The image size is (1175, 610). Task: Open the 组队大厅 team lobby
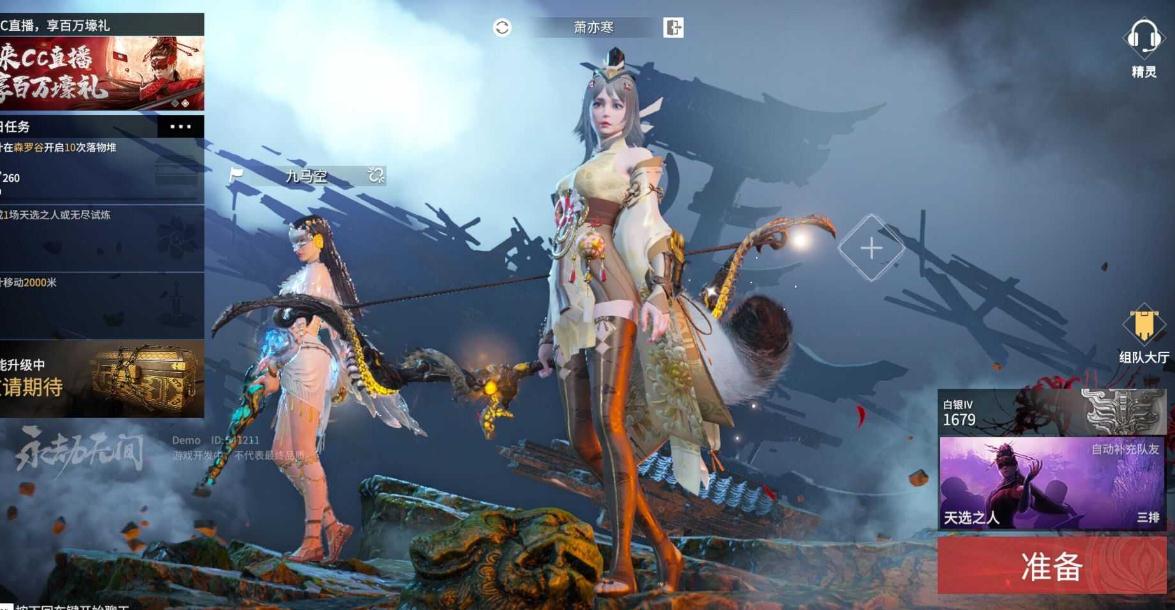(1144, 328)
